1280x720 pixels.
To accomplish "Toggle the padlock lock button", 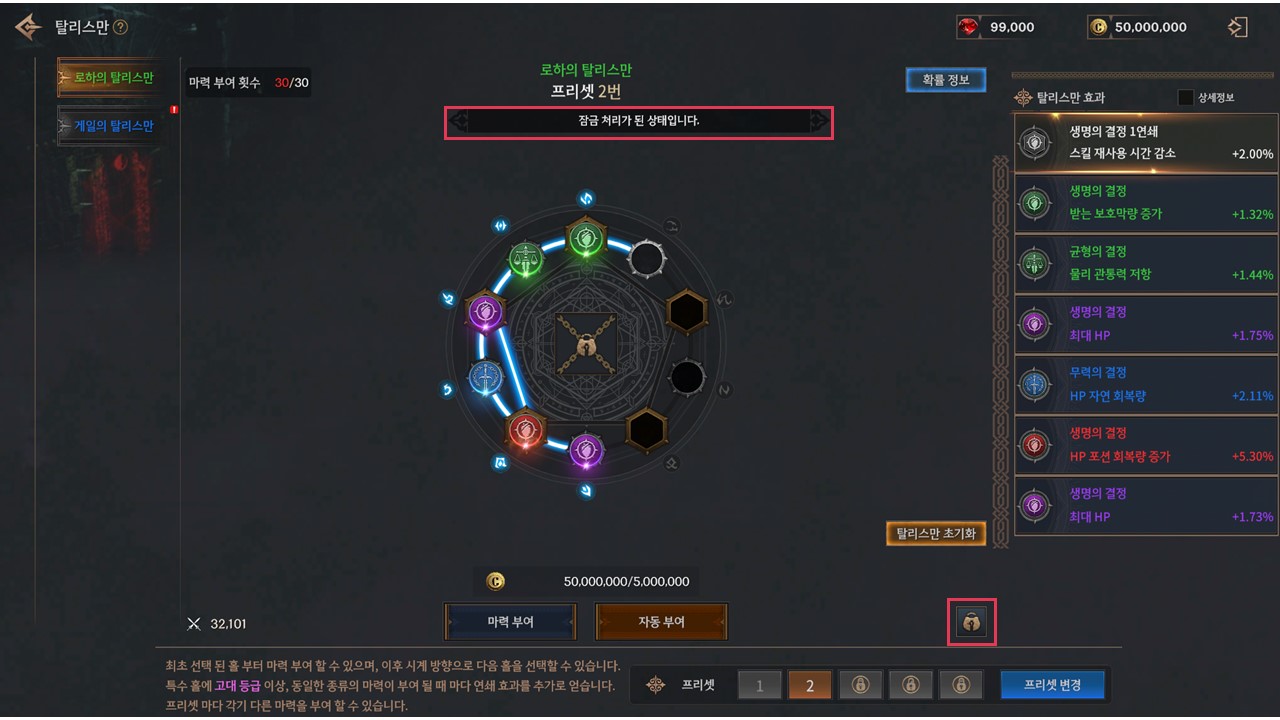I will click(971, 622).
